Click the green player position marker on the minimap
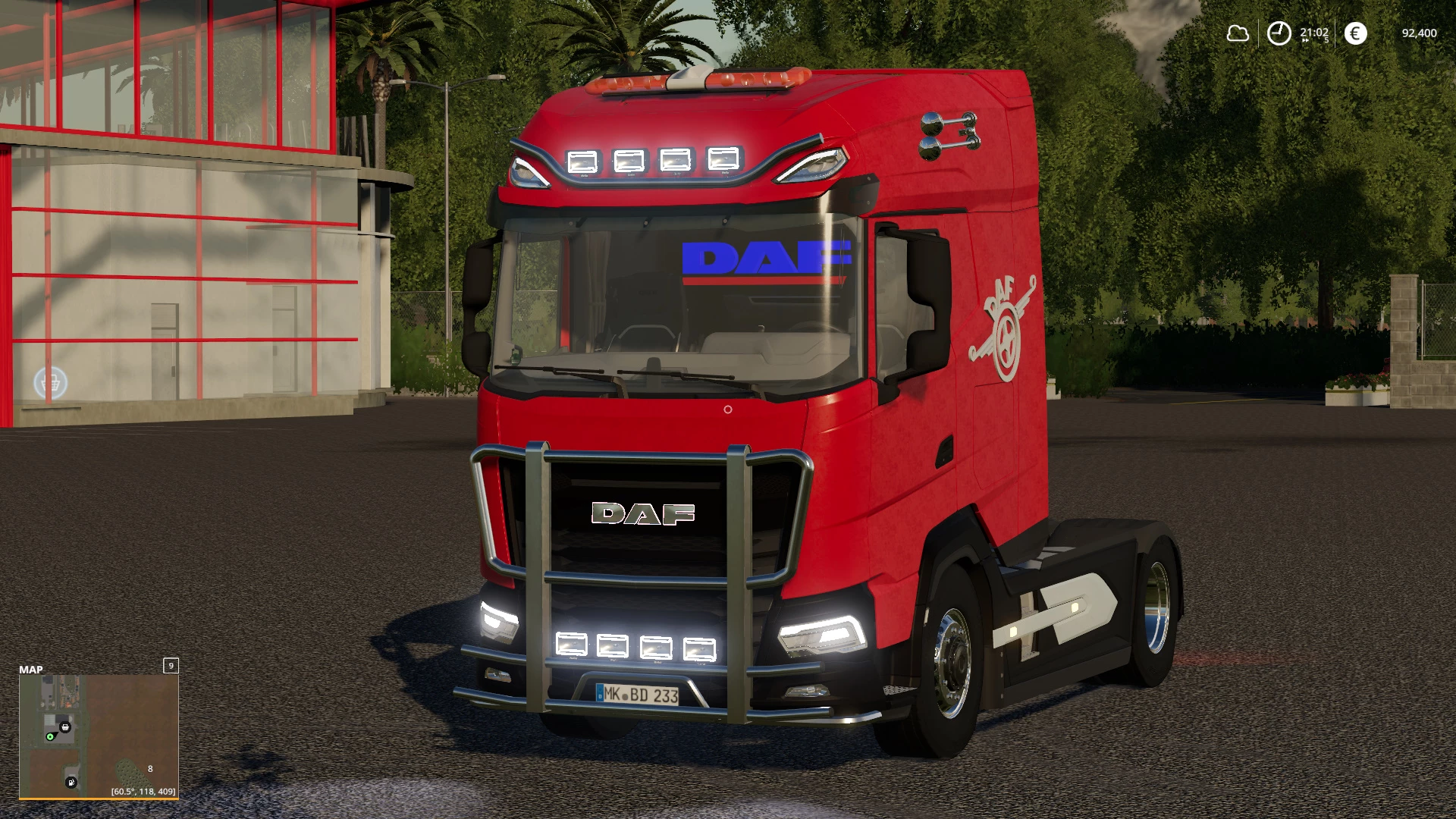1456x819 pixels. click(x=50, y=736)
